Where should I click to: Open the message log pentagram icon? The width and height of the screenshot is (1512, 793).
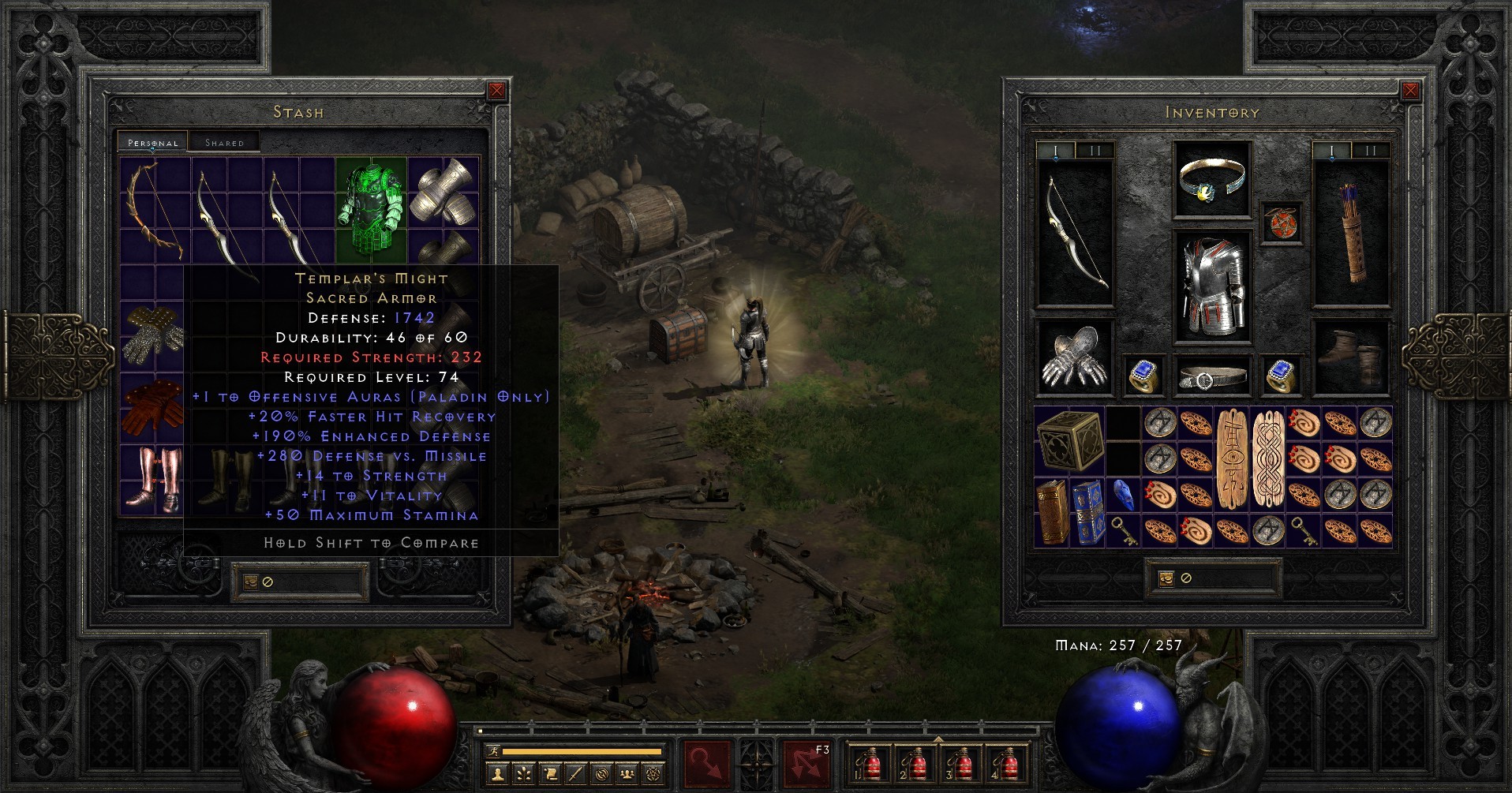click(x=654, y=774)
